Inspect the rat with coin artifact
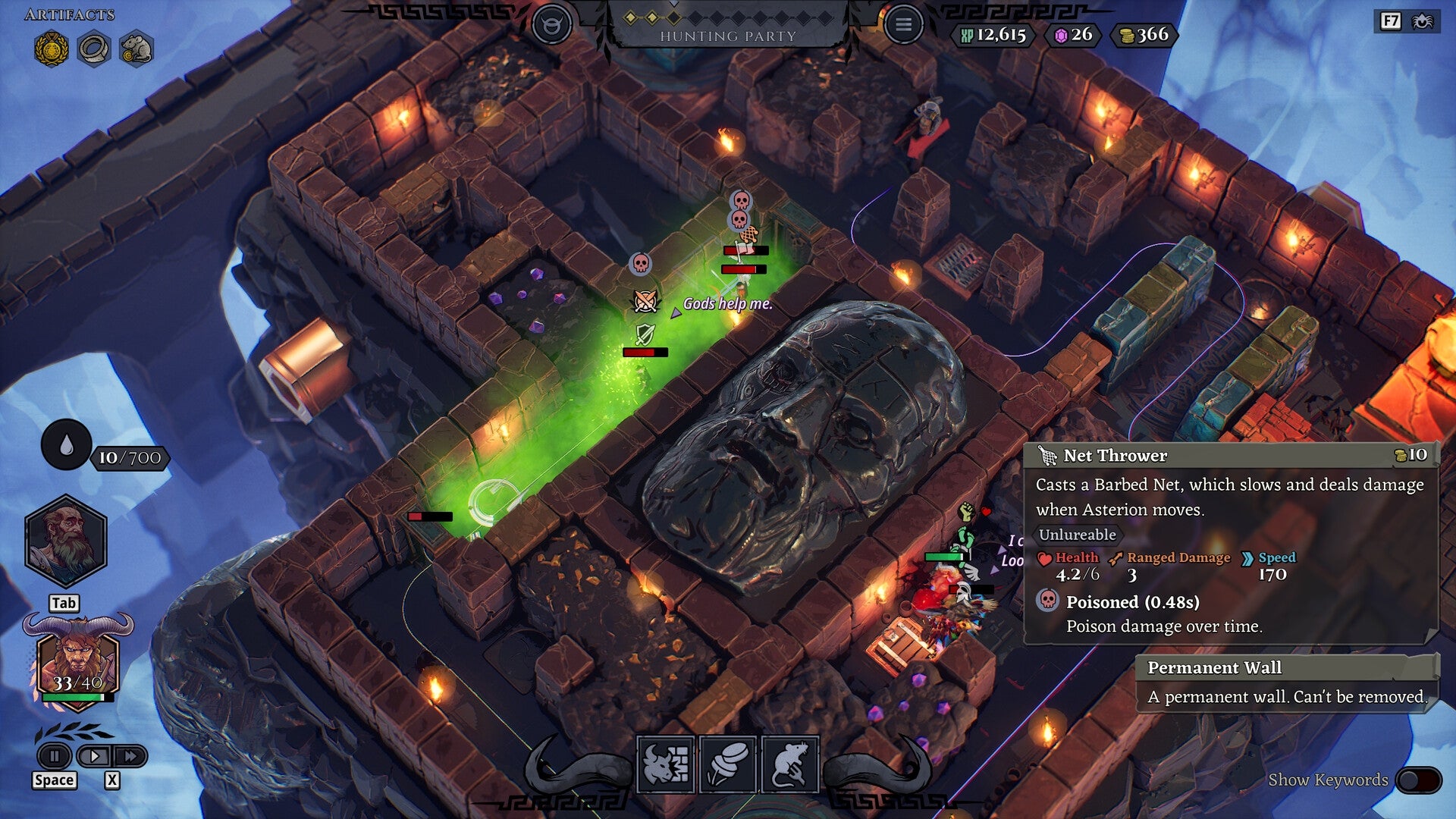Image resolution: width=1456 pixels, height=819 pixels. 136,50
